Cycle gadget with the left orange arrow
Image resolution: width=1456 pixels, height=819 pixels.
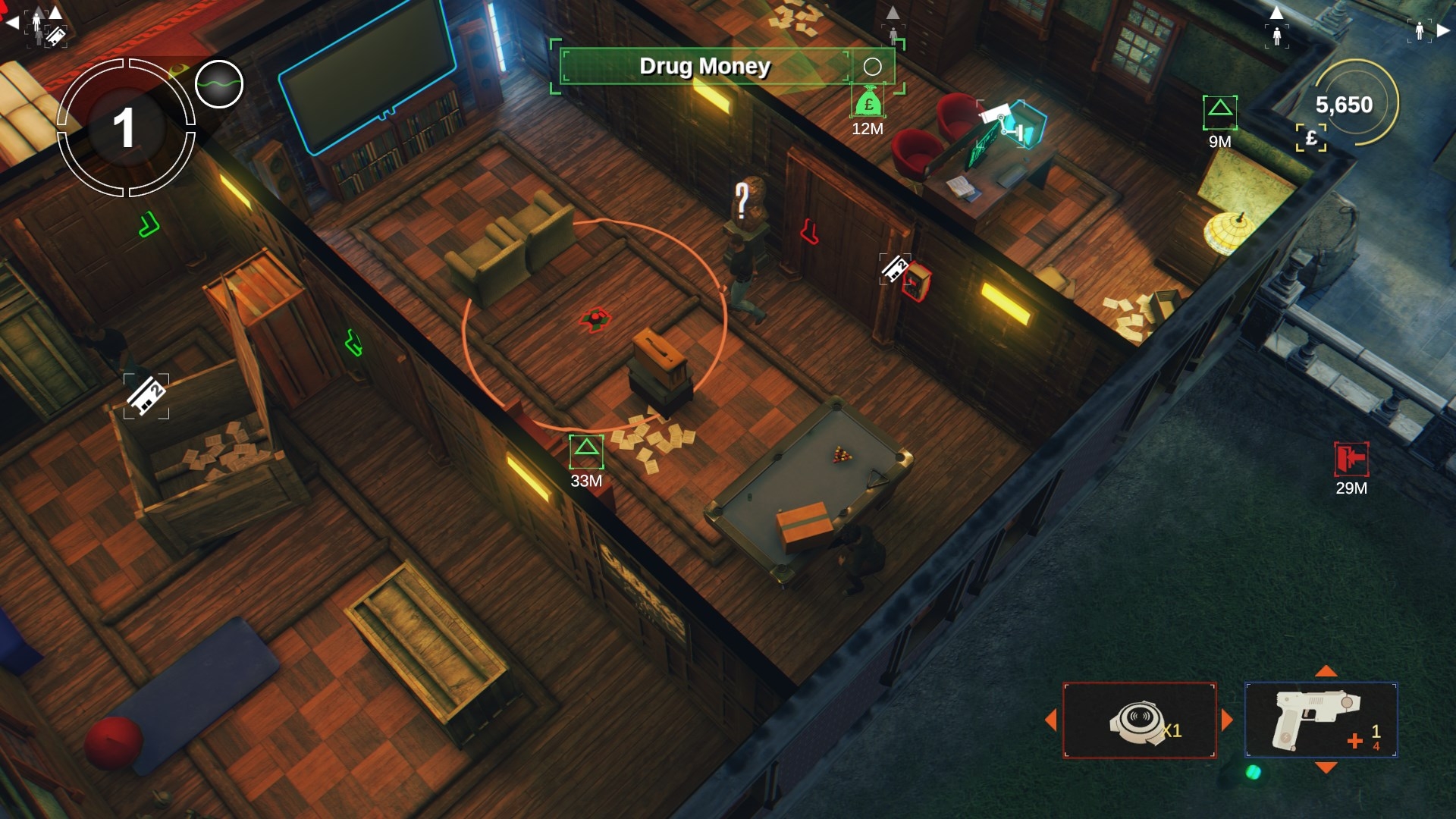[1051, 720]
